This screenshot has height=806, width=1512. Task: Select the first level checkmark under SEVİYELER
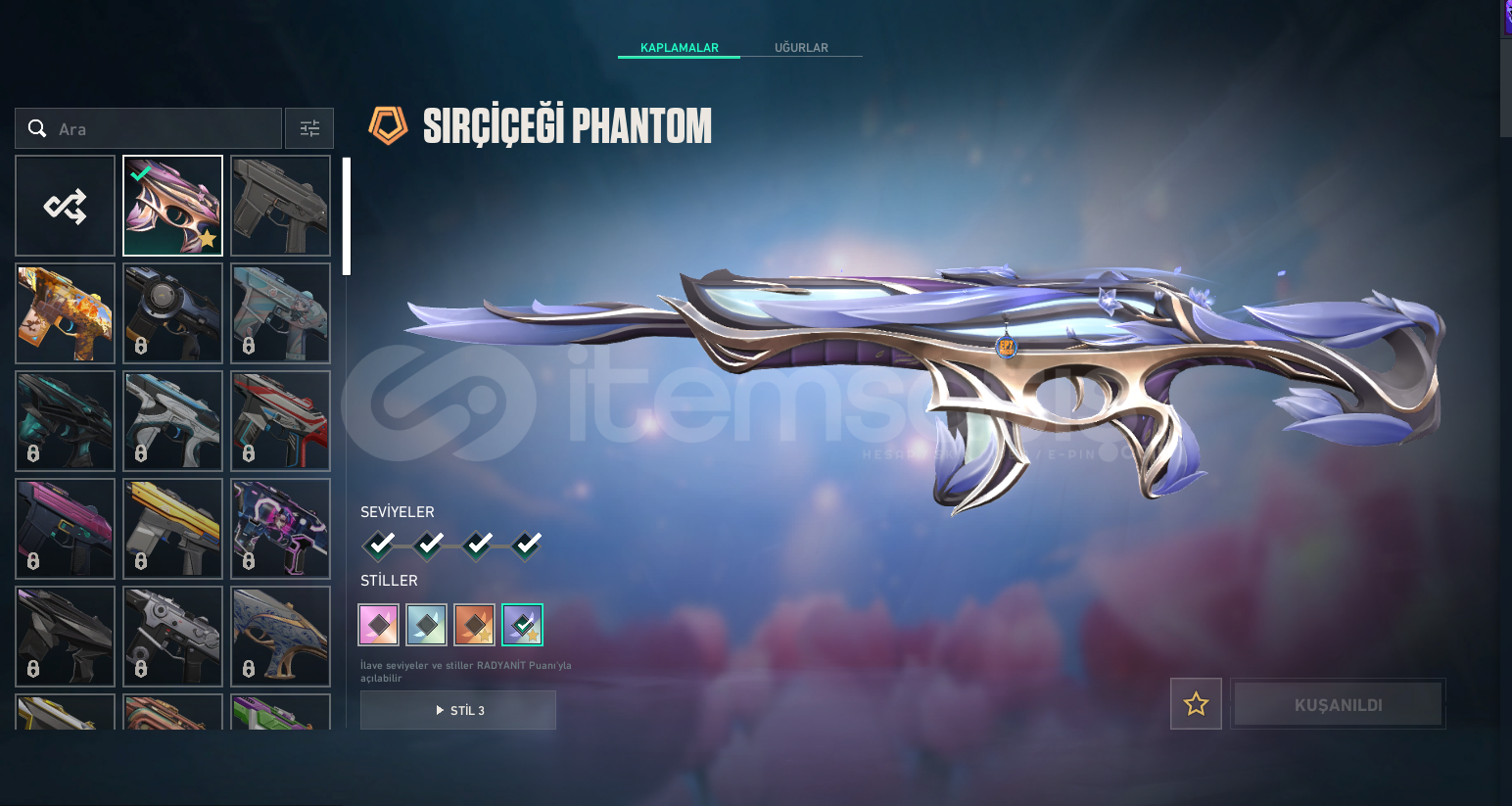point(380,544)
